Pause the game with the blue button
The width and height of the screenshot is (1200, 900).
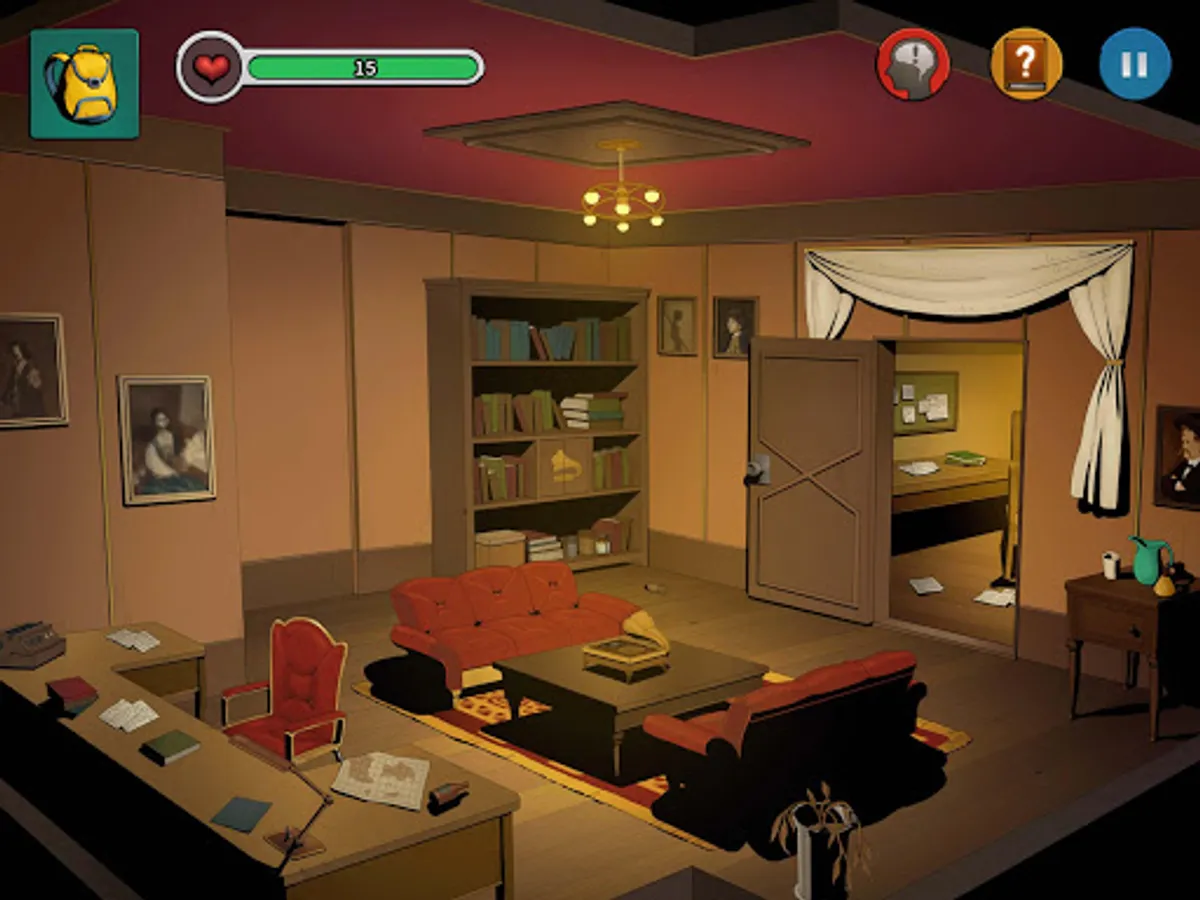[x=1135, y=64]
